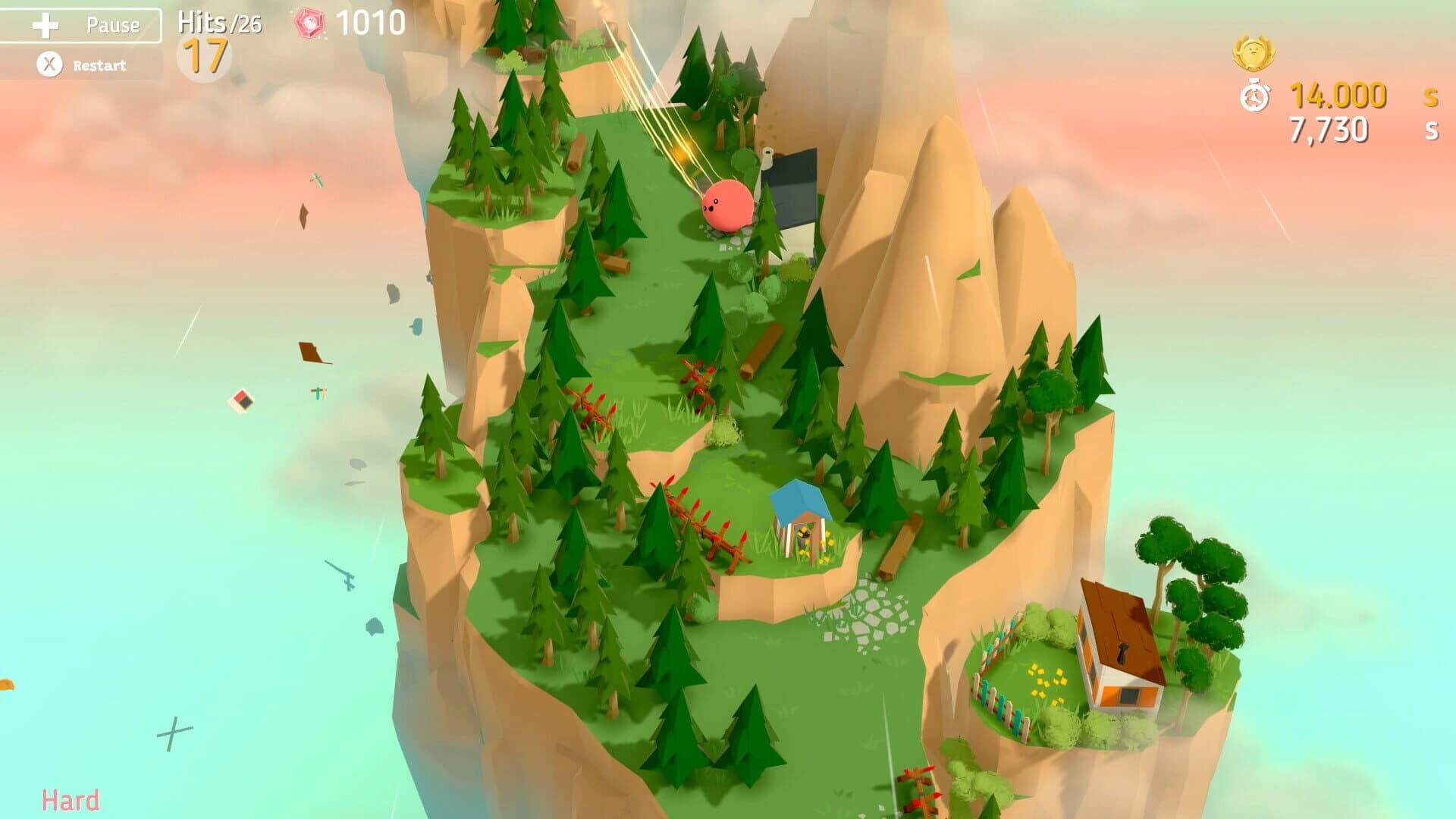Viewport: 1456px width, 819px height.
Task: Click the gem count reading 1010
Action: click(x=368, y=23)
